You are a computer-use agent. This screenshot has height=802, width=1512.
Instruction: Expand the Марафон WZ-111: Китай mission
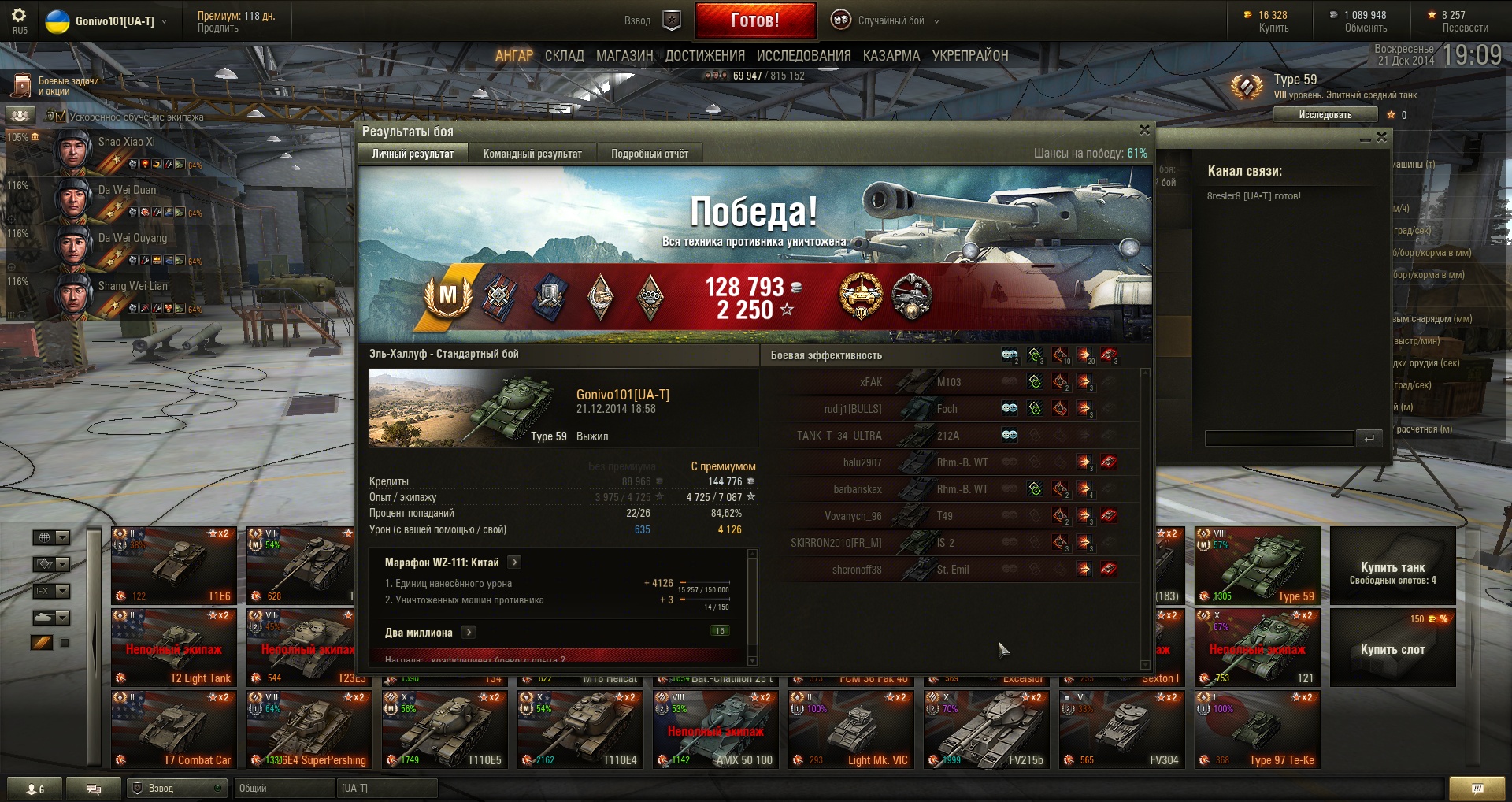514,563
